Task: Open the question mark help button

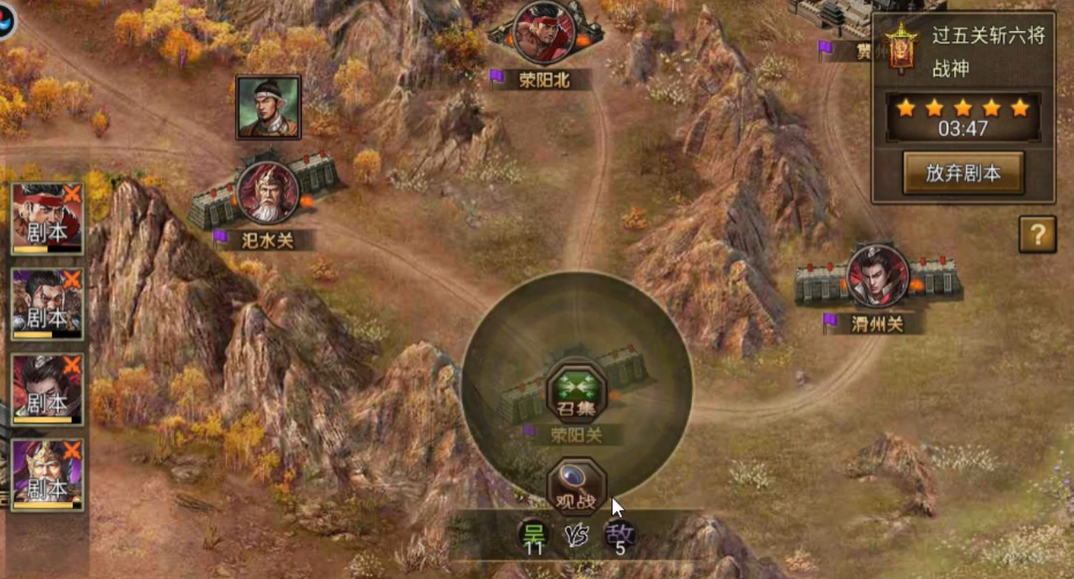Action: [1037, 234]
